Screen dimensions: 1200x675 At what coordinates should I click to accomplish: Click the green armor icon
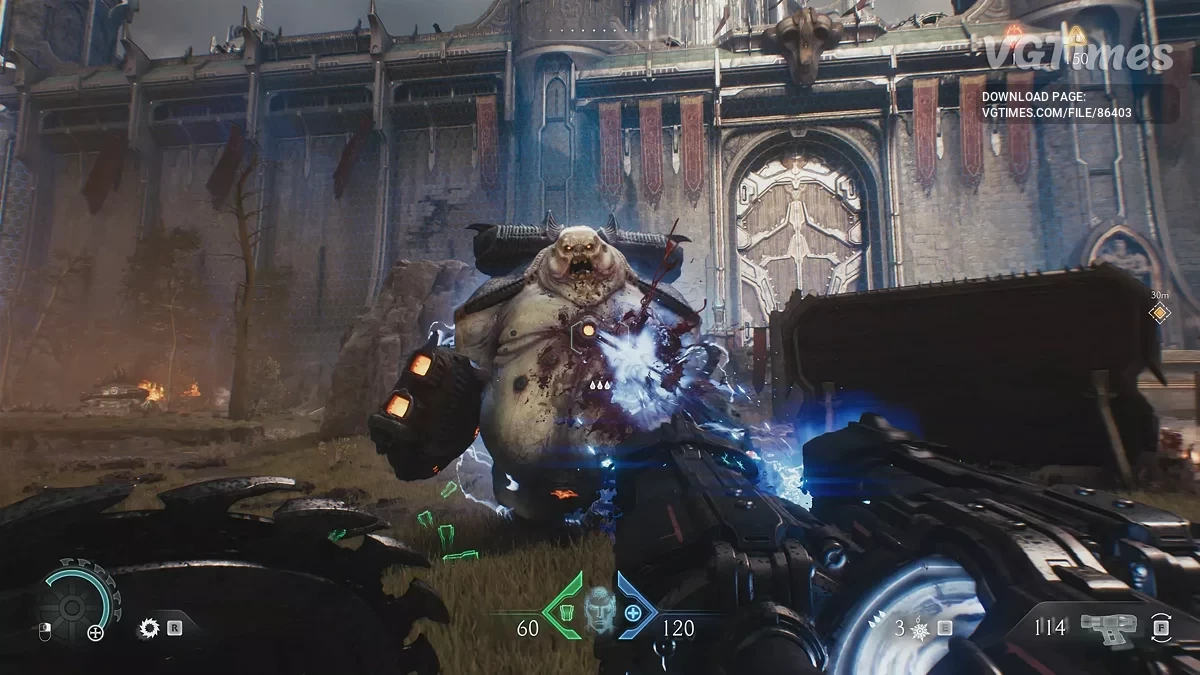[566, 611]
